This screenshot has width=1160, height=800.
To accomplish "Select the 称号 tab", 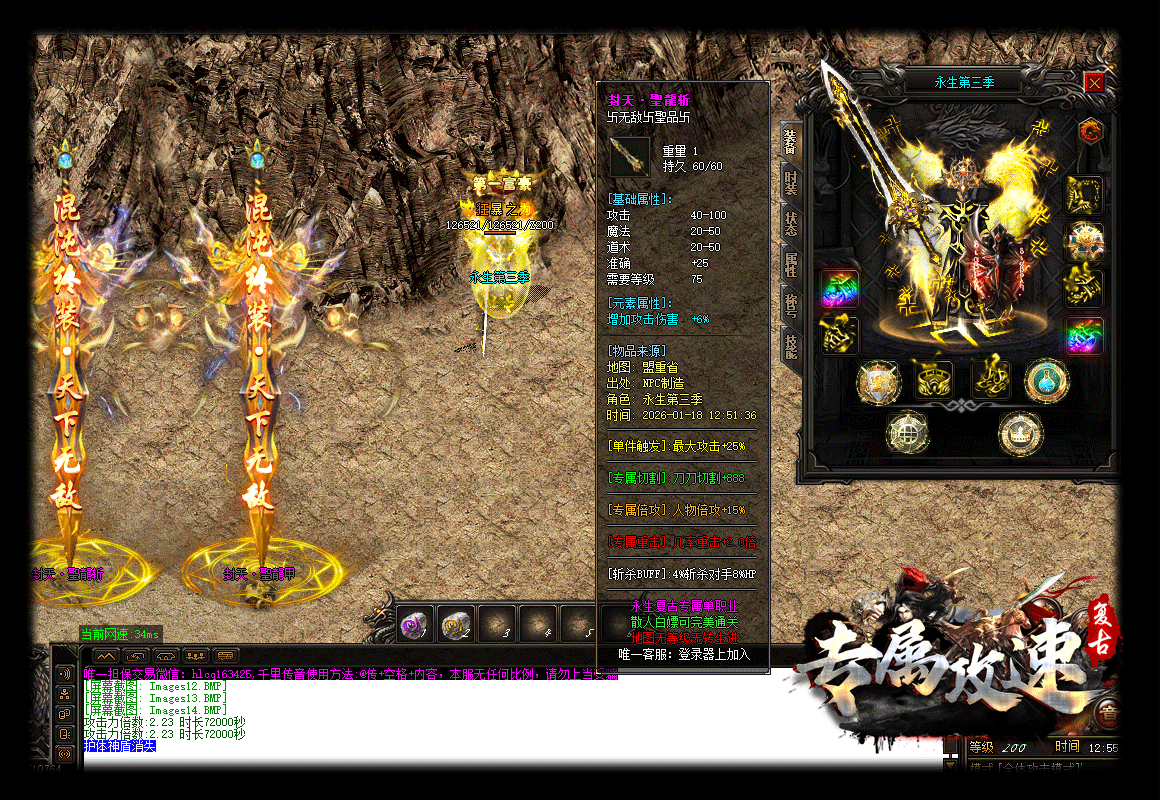I will point(790,304).
